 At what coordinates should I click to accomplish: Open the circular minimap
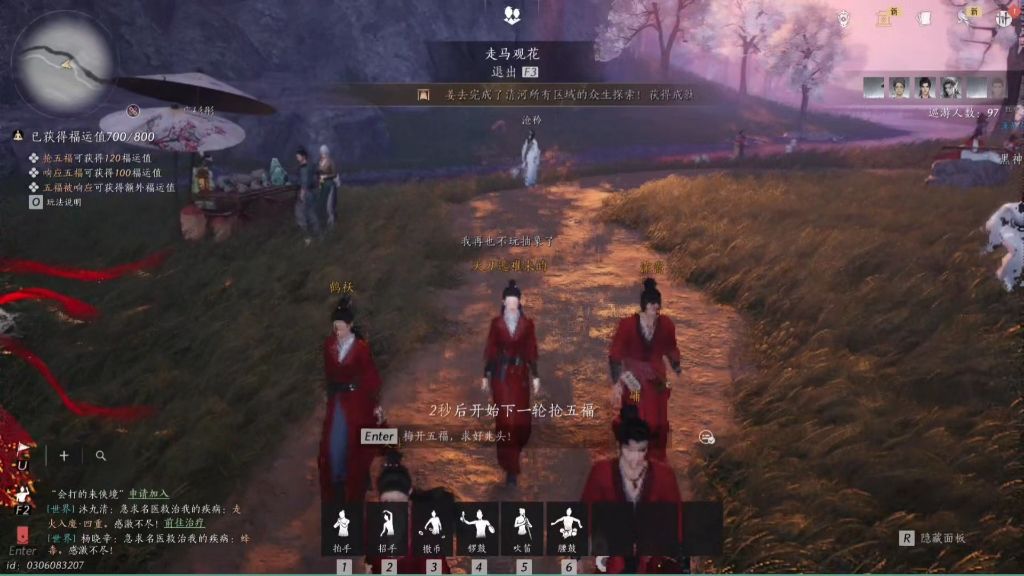coord(62,62)
